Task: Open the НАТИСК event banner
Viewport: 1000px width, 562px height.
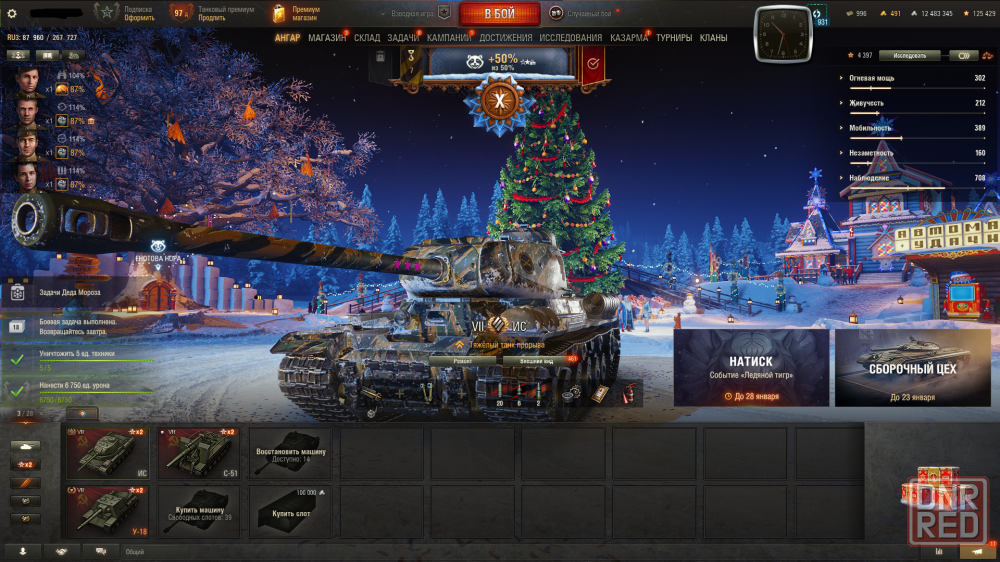Action: [x=751, y=367]
